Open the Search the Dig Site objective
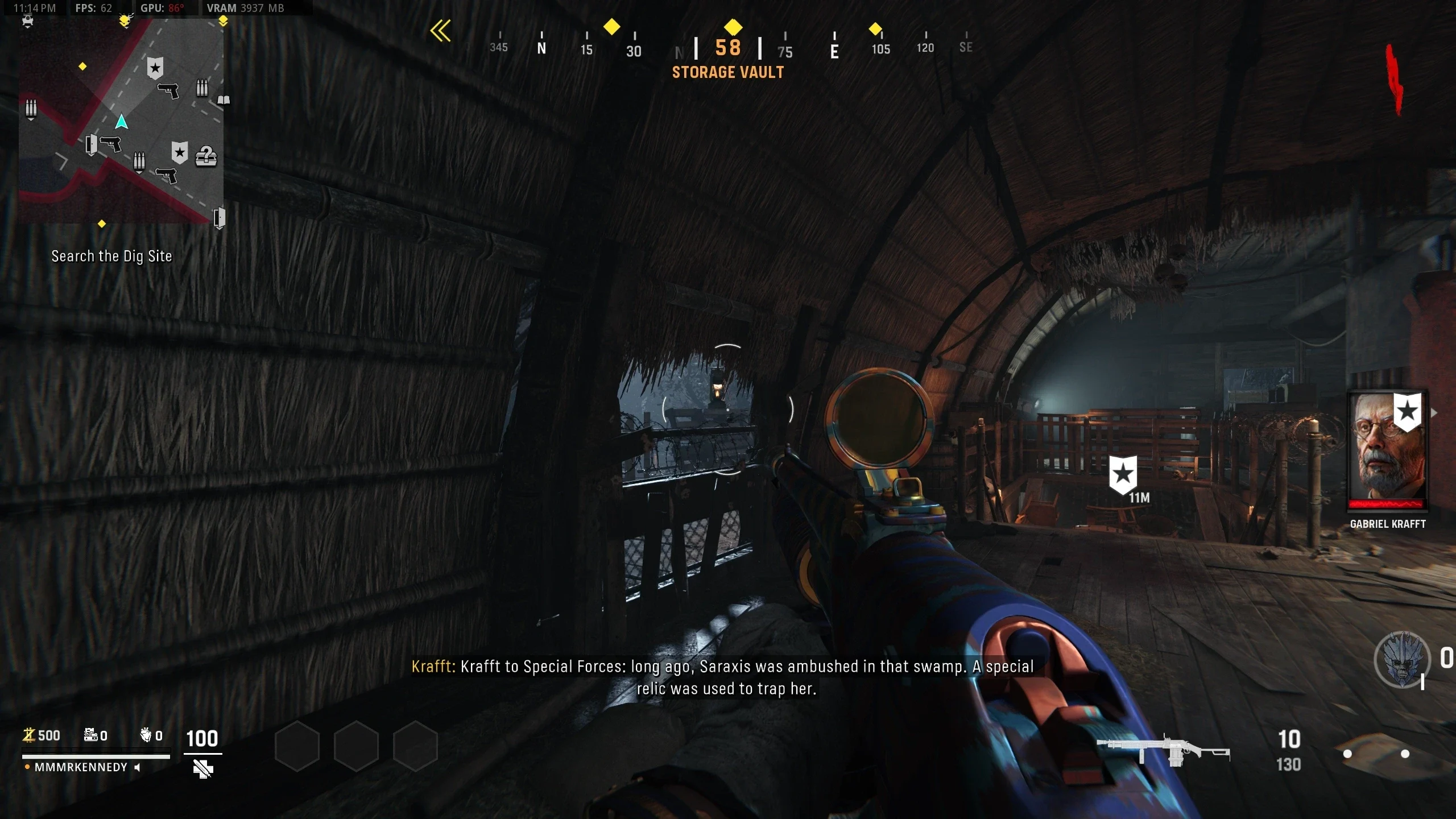1456x819 pixels. (x=111, y=257)
